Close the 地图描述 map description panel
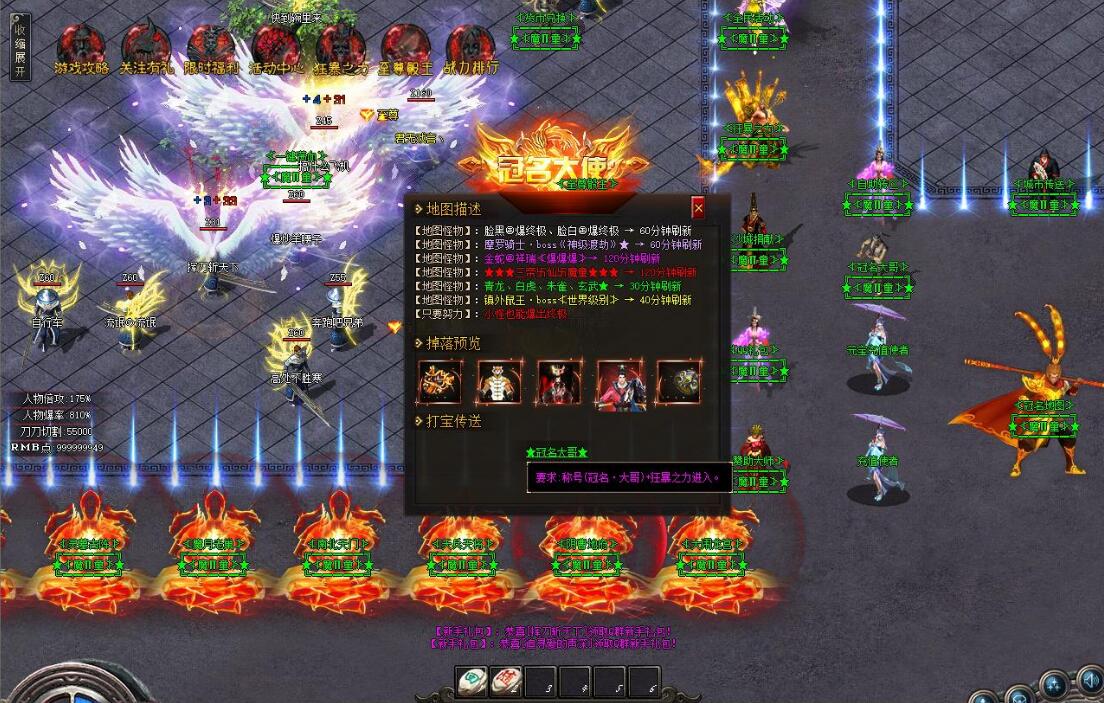The image size is (1104, 703). tap(698, 207)
